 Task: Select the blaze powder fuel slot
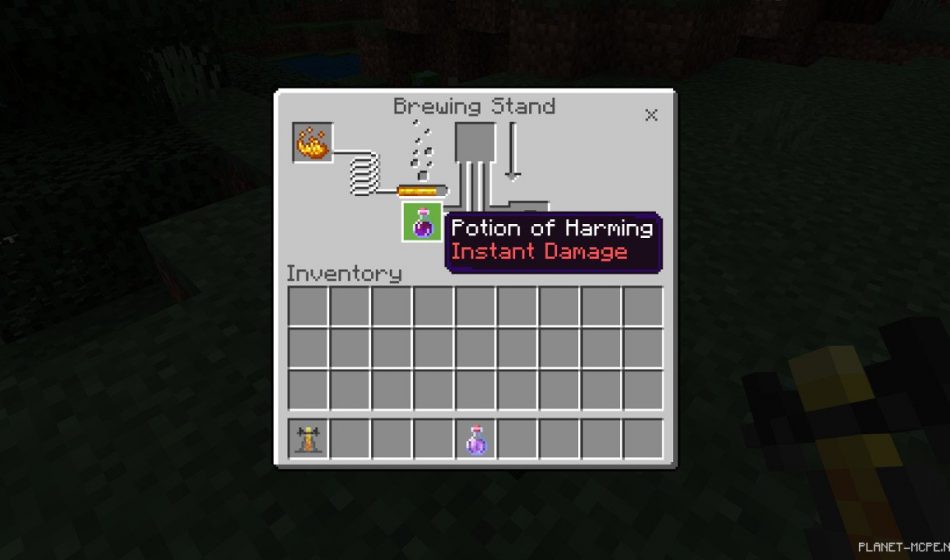(x=313, y=143)
